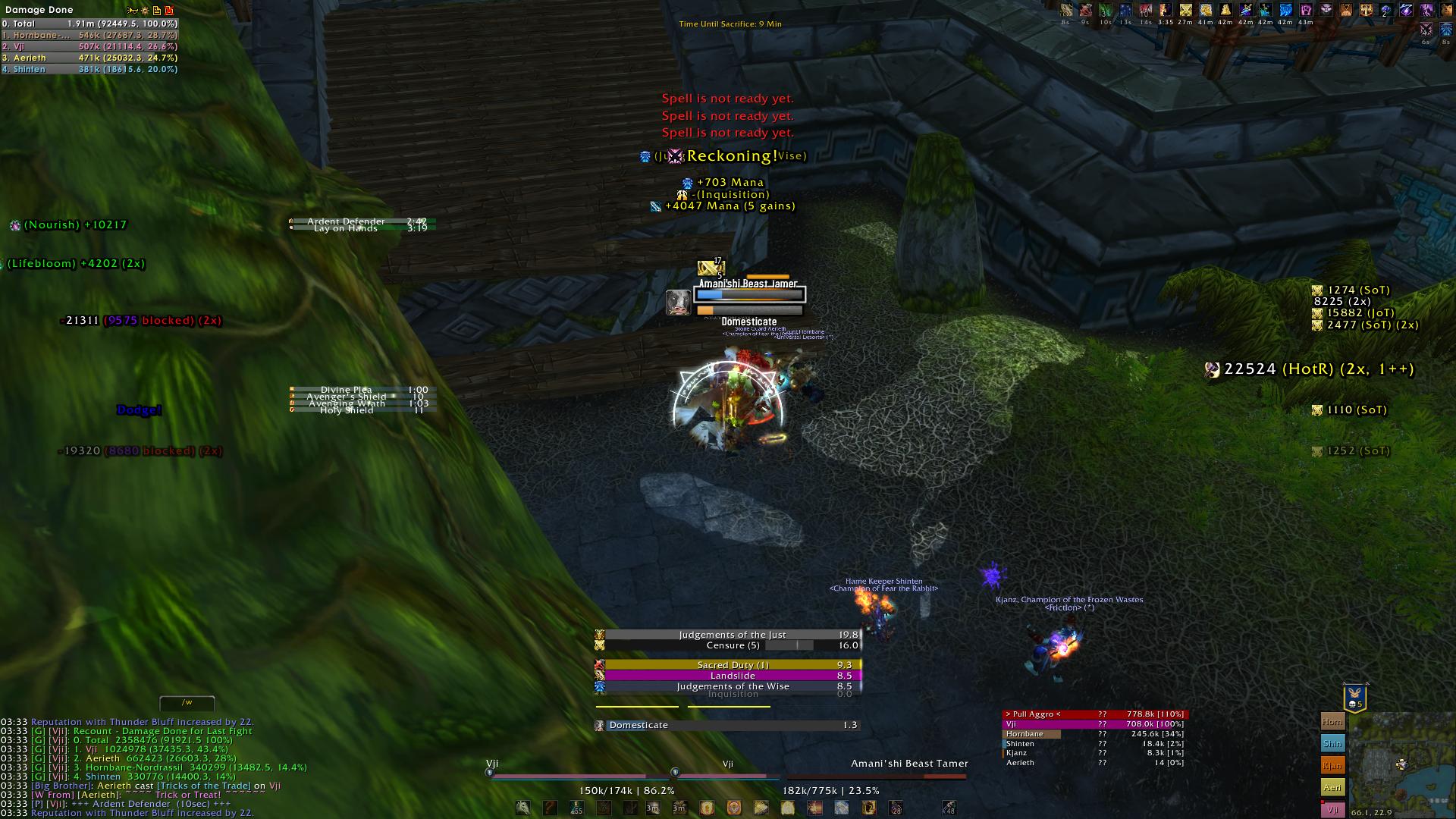Select Shinten's row in the damage meter
This screenshot has height=819, width=1456.
89,69
